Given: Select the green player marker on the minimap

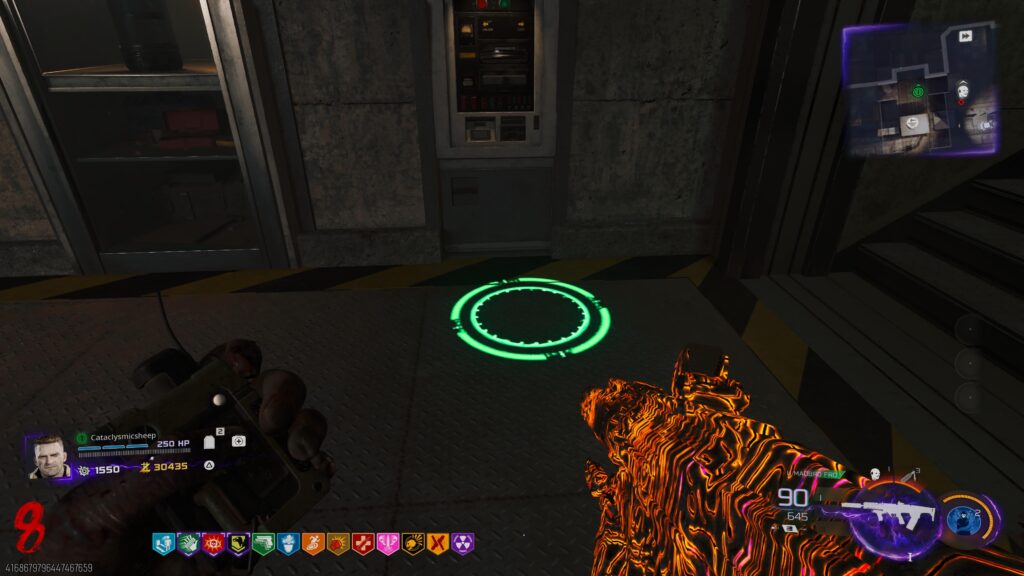Looking at the screenshot, I should (918, 92).
